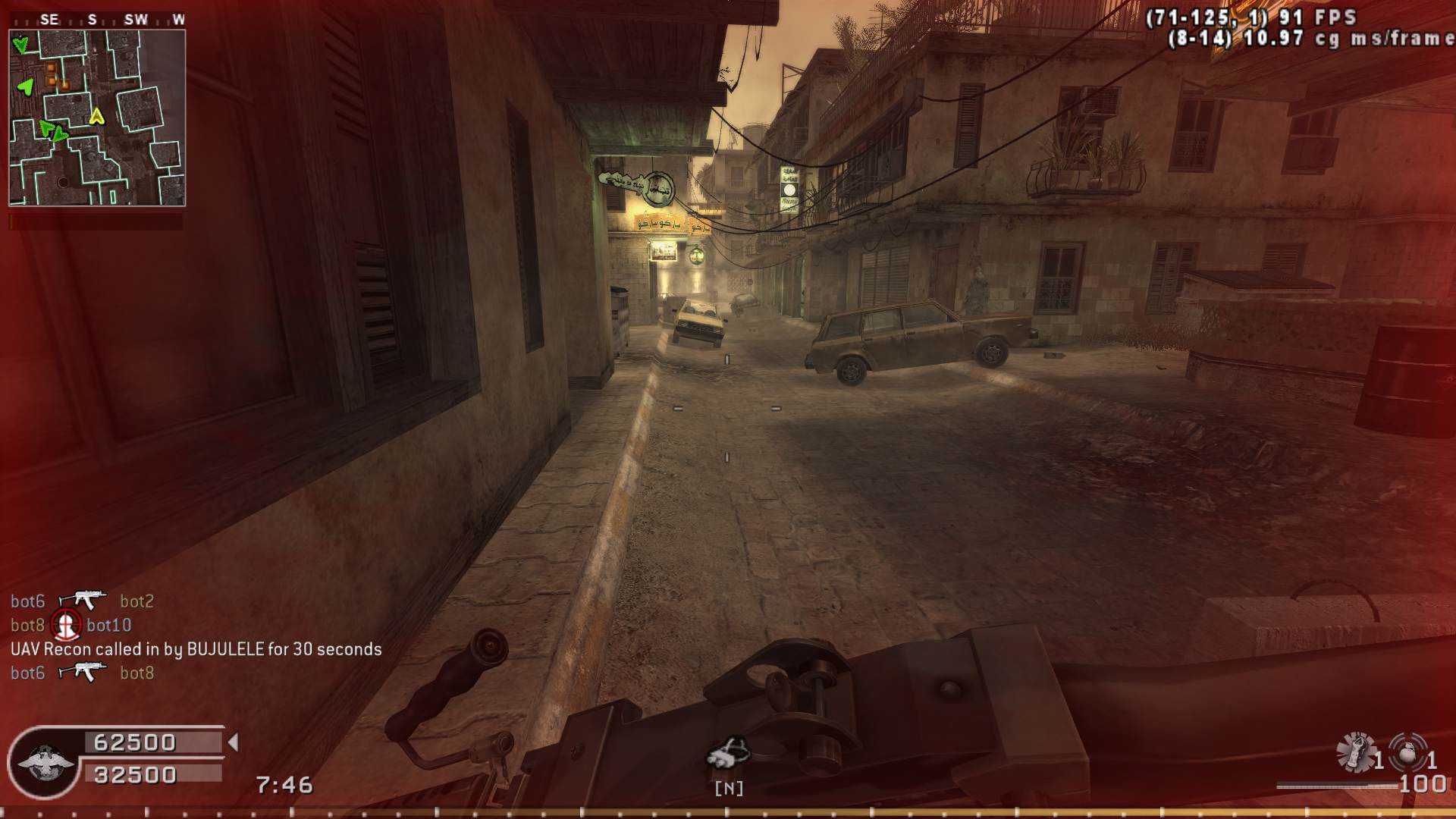
Task: Click the night vision goggles icon
Action: [x=728, y=752]
